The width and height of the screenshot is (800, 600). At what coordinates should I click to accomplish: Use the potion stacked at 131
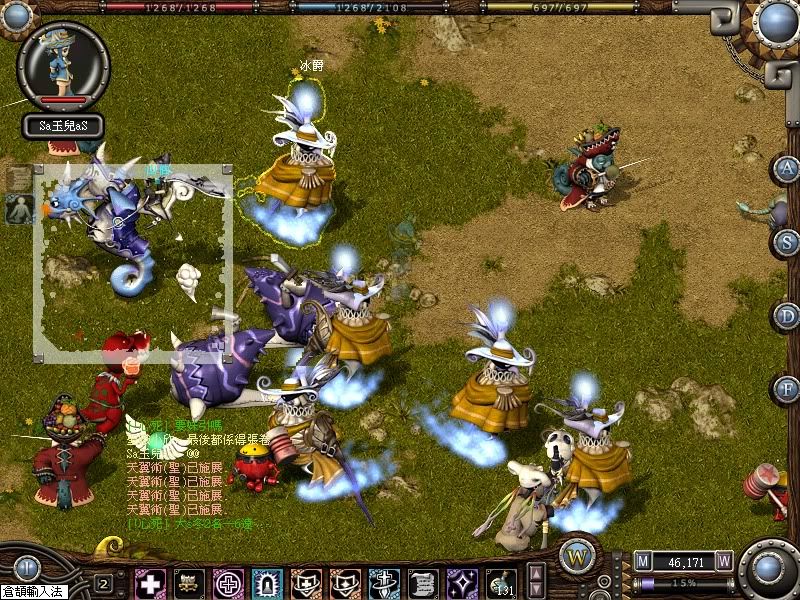[x=500, y=583]
